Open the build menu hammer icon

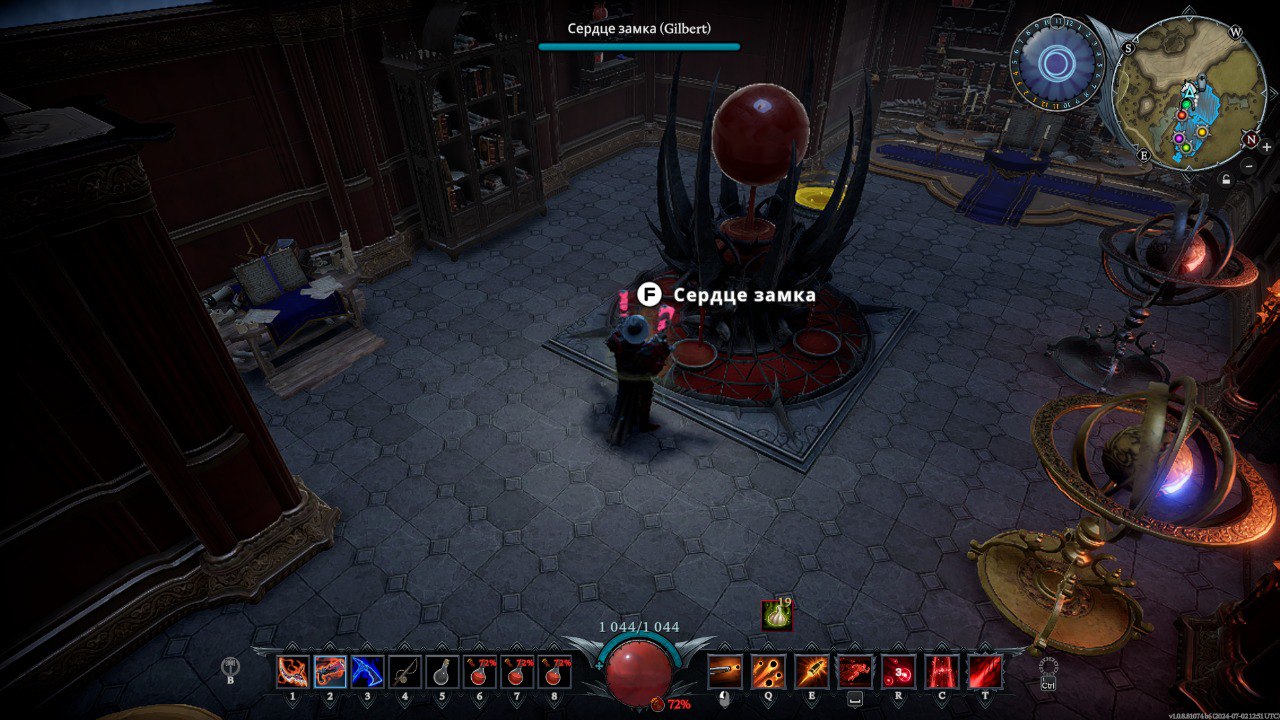coord(232,668)
